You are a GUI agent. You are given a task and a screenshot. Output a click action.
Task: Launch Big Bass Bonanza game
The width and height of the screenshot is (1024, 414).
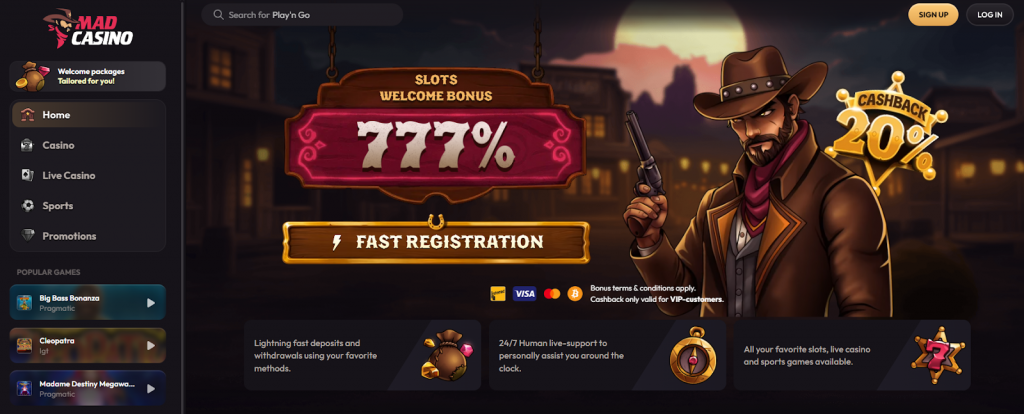pyautogui.click(x=88, y=302)
